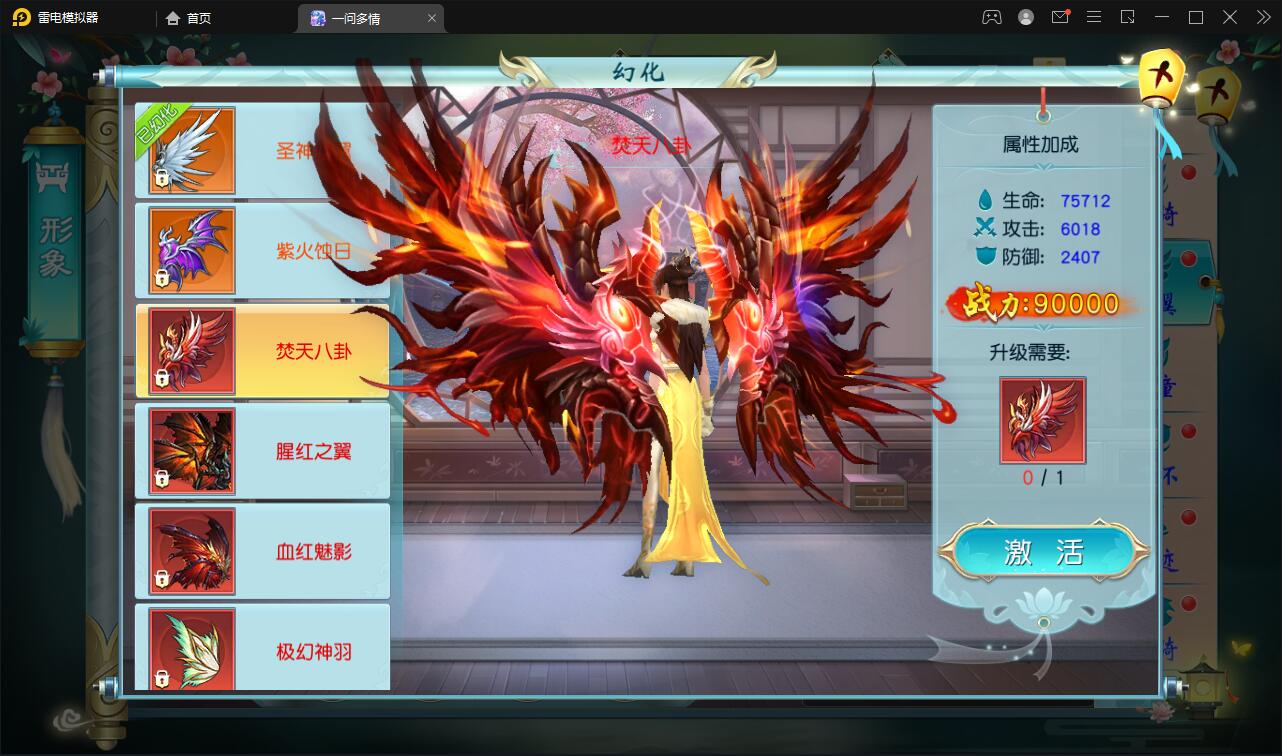Click the game controller icon in the title bar
1282x756 pixels.
991,17
